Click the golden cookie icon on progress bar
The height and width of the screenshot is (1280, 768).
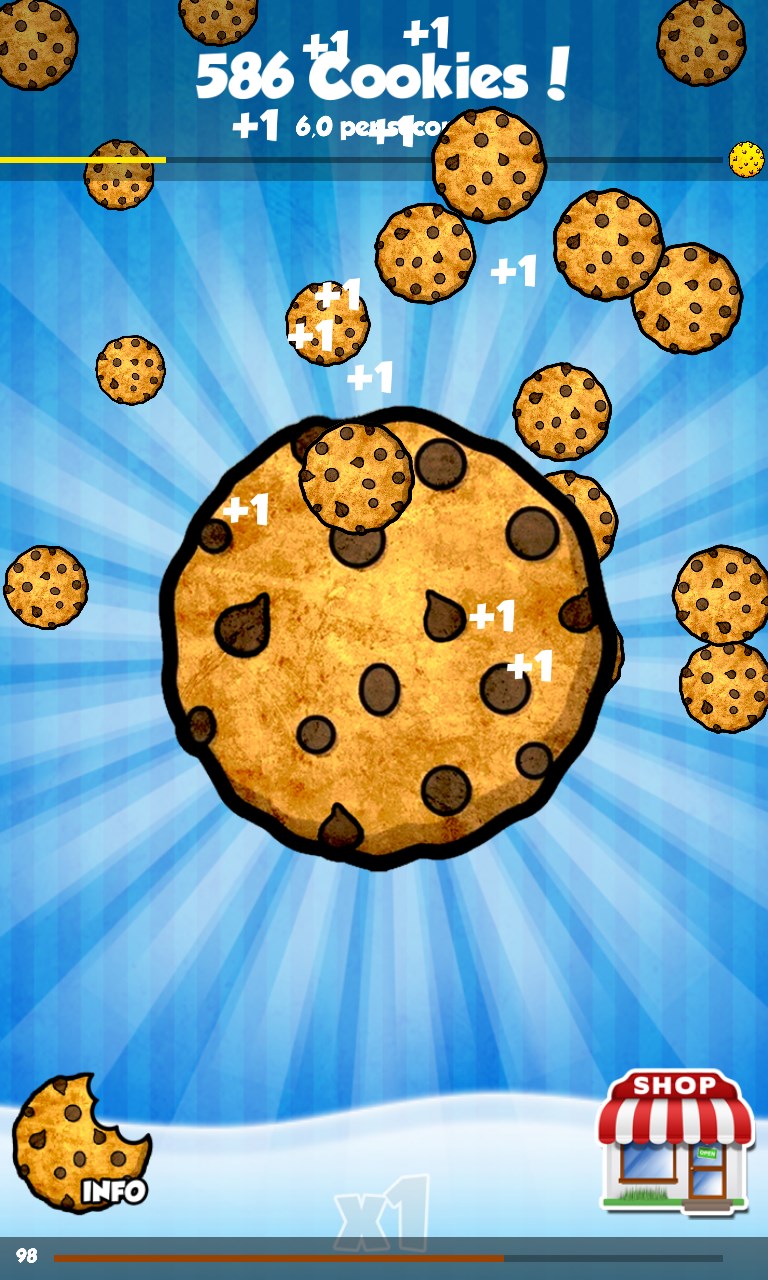point(746,159)
